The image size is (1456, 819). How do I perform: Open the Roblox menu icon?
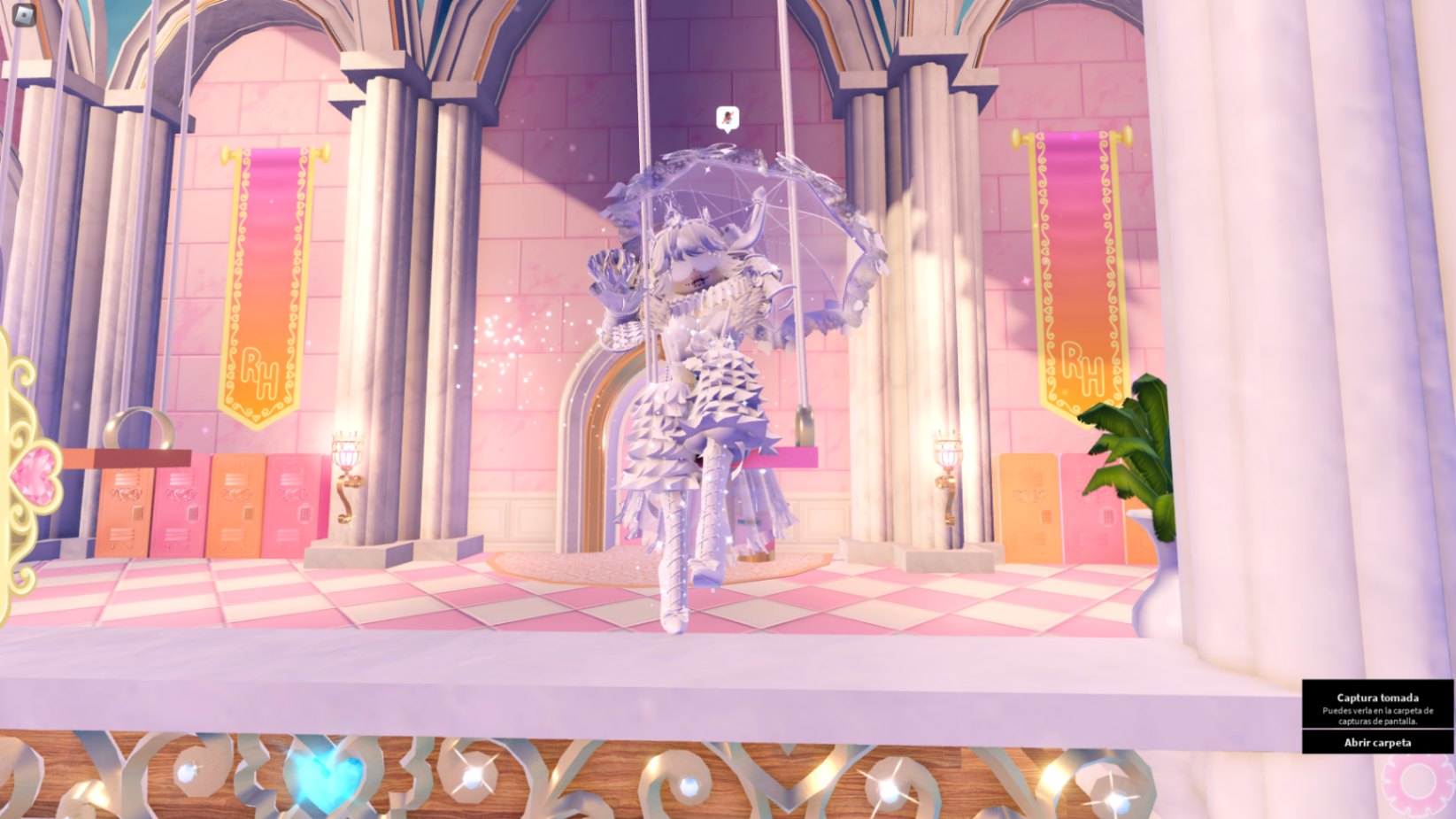[22, 16]
